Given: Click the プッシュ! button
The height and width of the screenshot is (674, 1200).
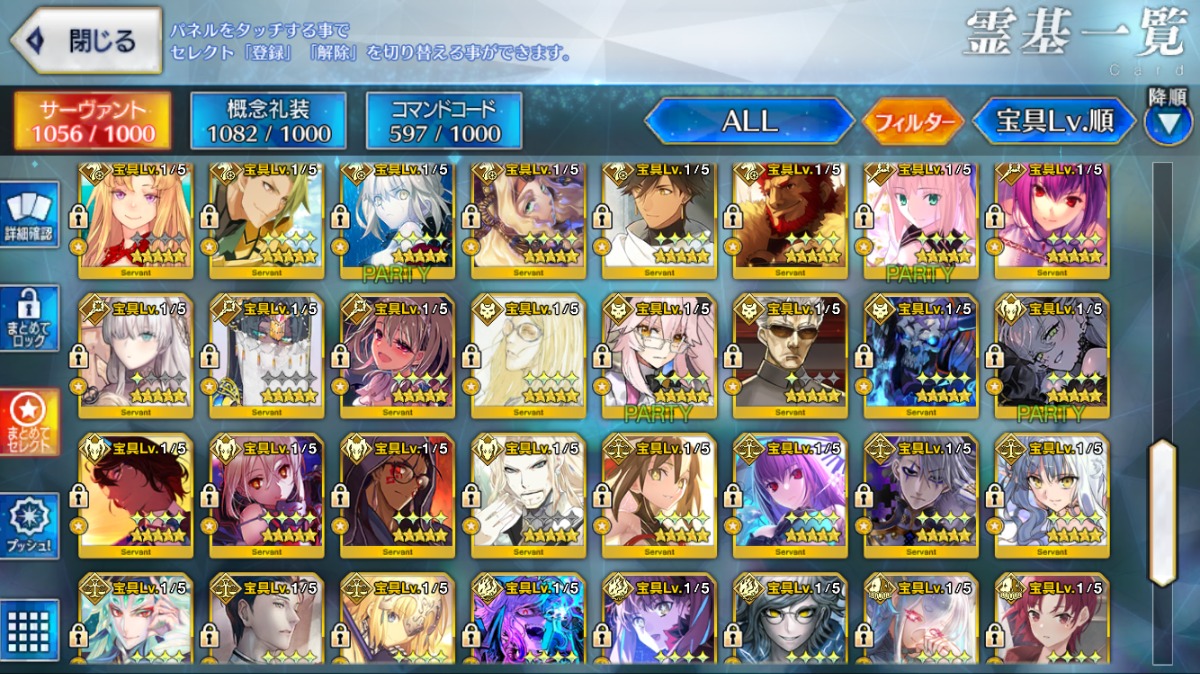Looking at the screenshot, I should 28,527.
